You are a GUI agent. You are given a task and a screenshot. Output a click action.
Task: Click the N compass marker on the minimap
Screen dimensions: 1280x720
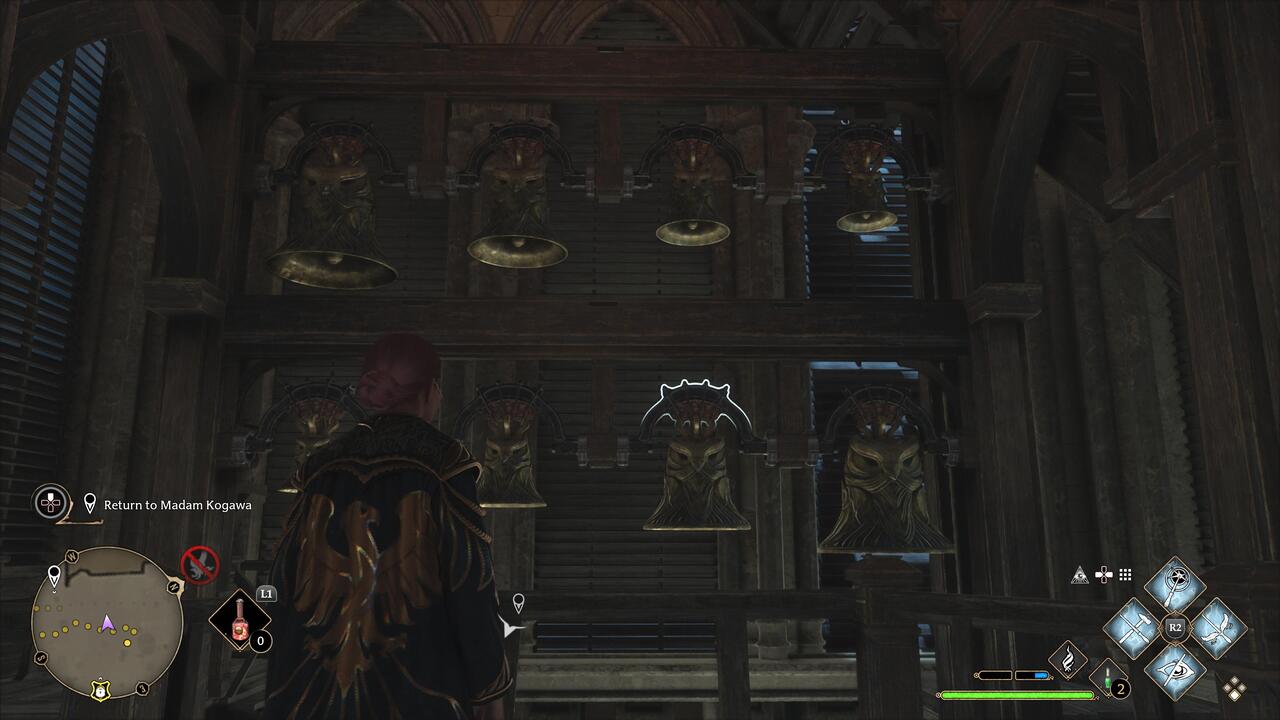(x=173, y=586)
